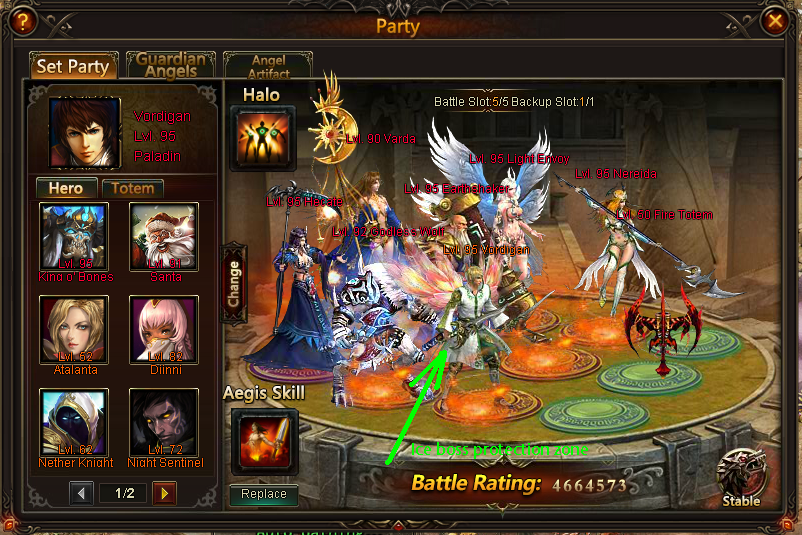Switch to the Angel Artifact tab

267,67
